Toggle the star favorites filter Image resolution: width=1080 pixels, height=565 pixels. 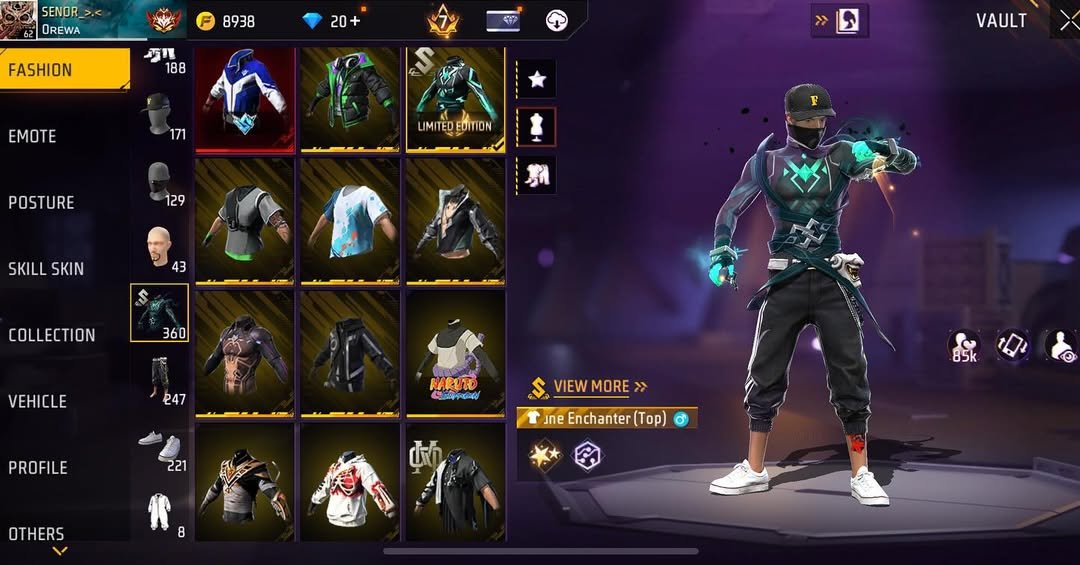(x=537, y=79)
